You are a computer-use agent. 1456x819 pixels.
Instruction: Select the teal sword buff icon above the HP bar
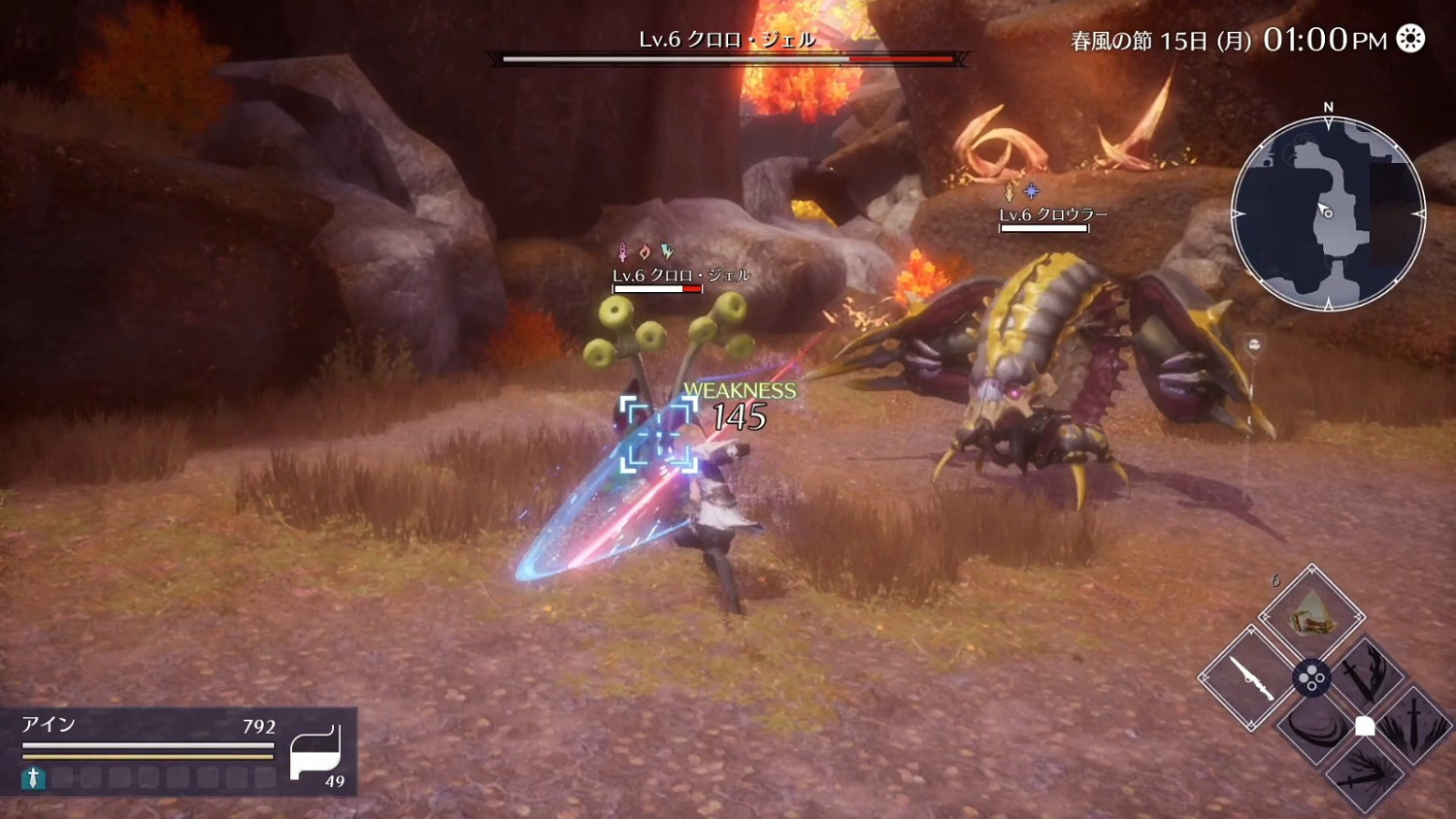tap(32, 776)
